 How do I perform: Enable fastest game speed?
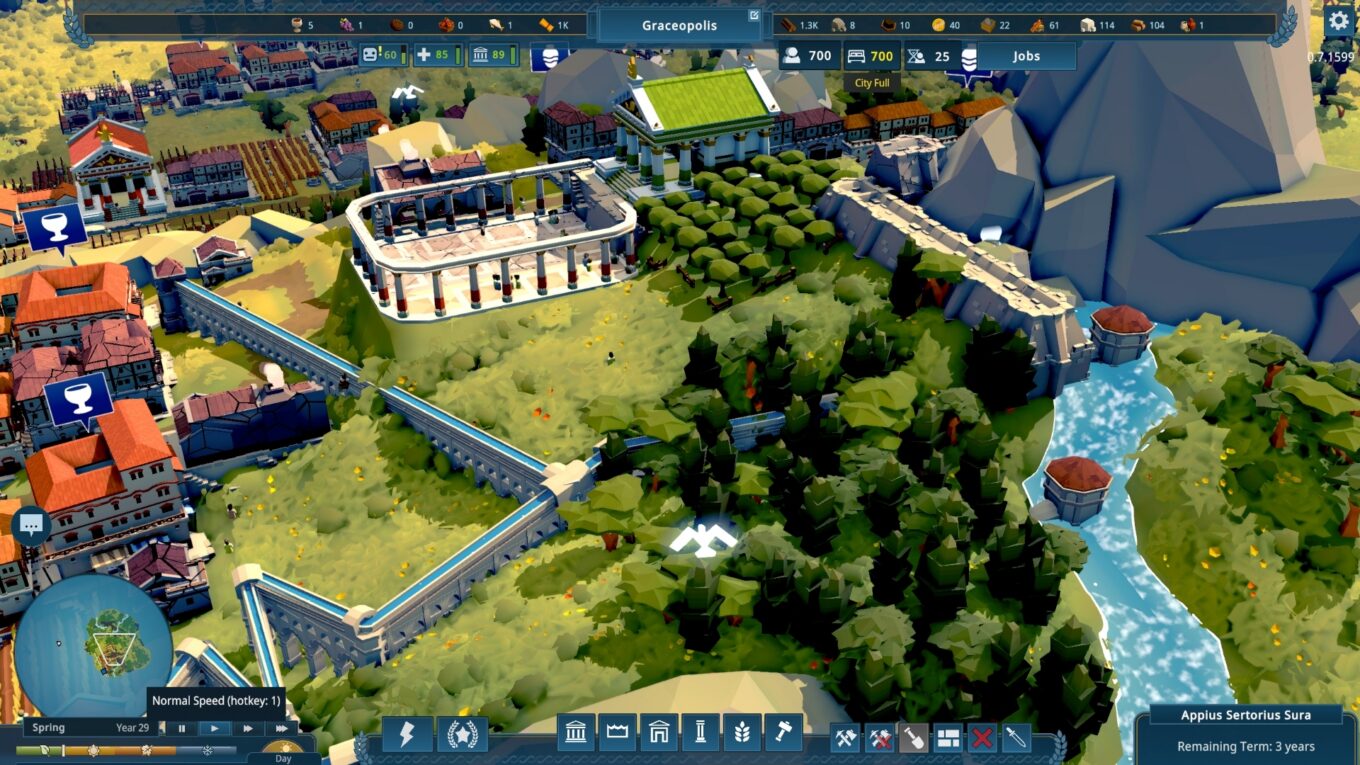[282, 728]
